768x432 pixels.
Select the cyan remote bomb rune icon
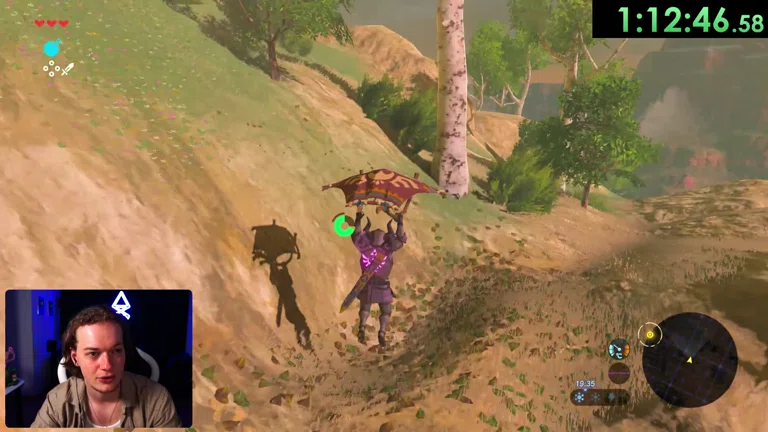tap(51, 48)
